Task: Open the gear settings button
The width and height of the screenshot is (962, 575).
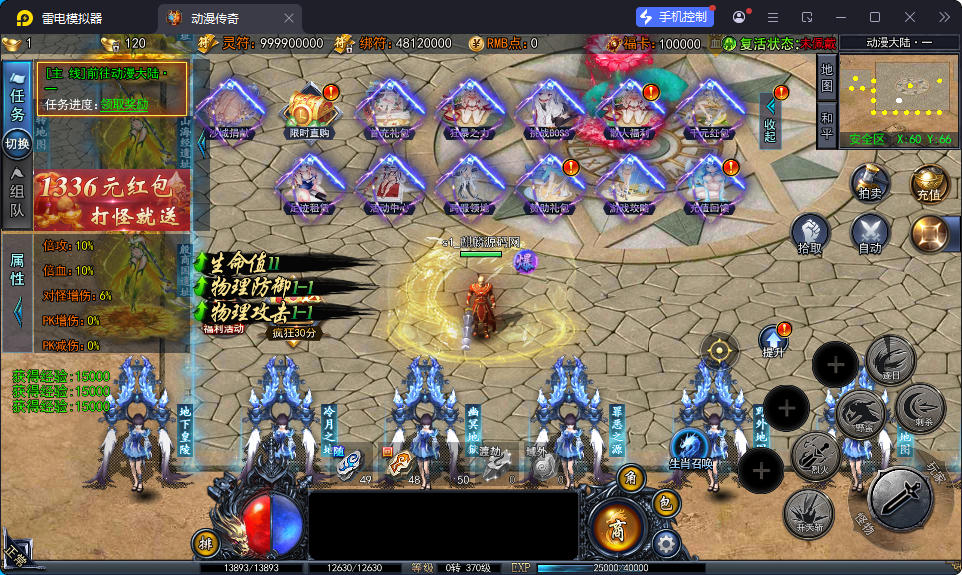Action: click(667, 543)
